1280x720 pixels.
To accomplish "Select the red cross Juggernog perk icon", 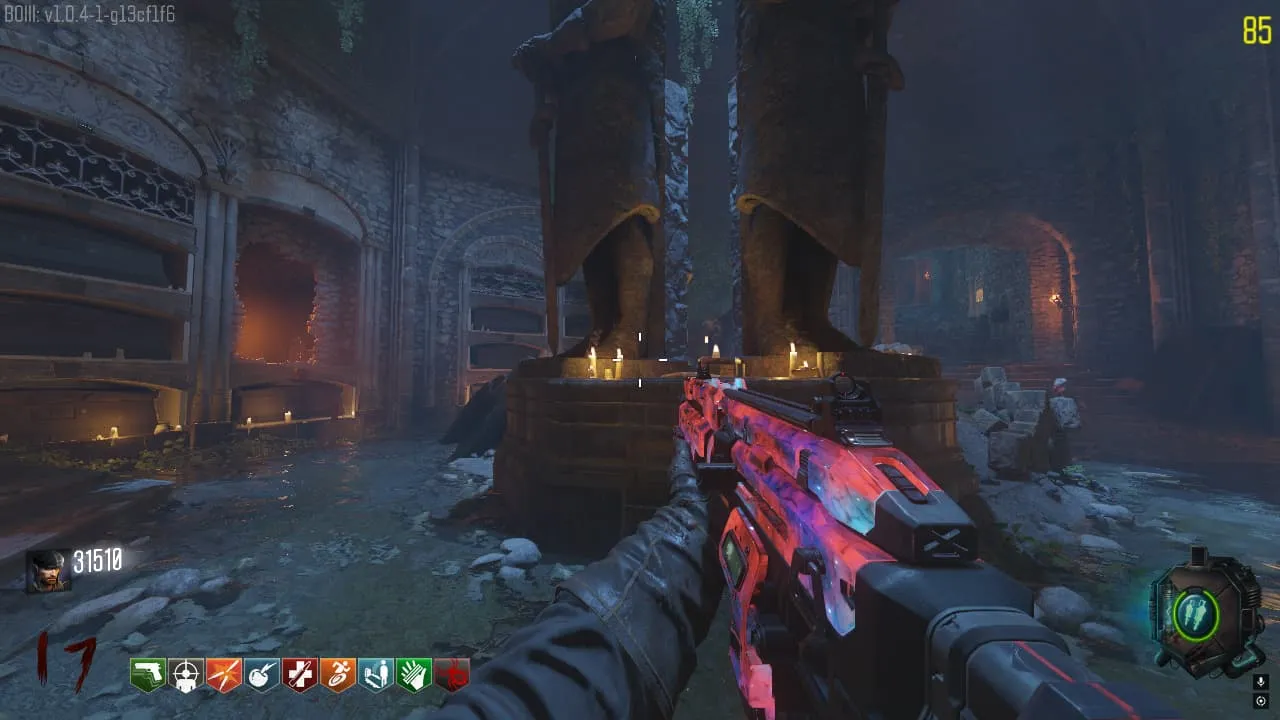I will 300,675.
